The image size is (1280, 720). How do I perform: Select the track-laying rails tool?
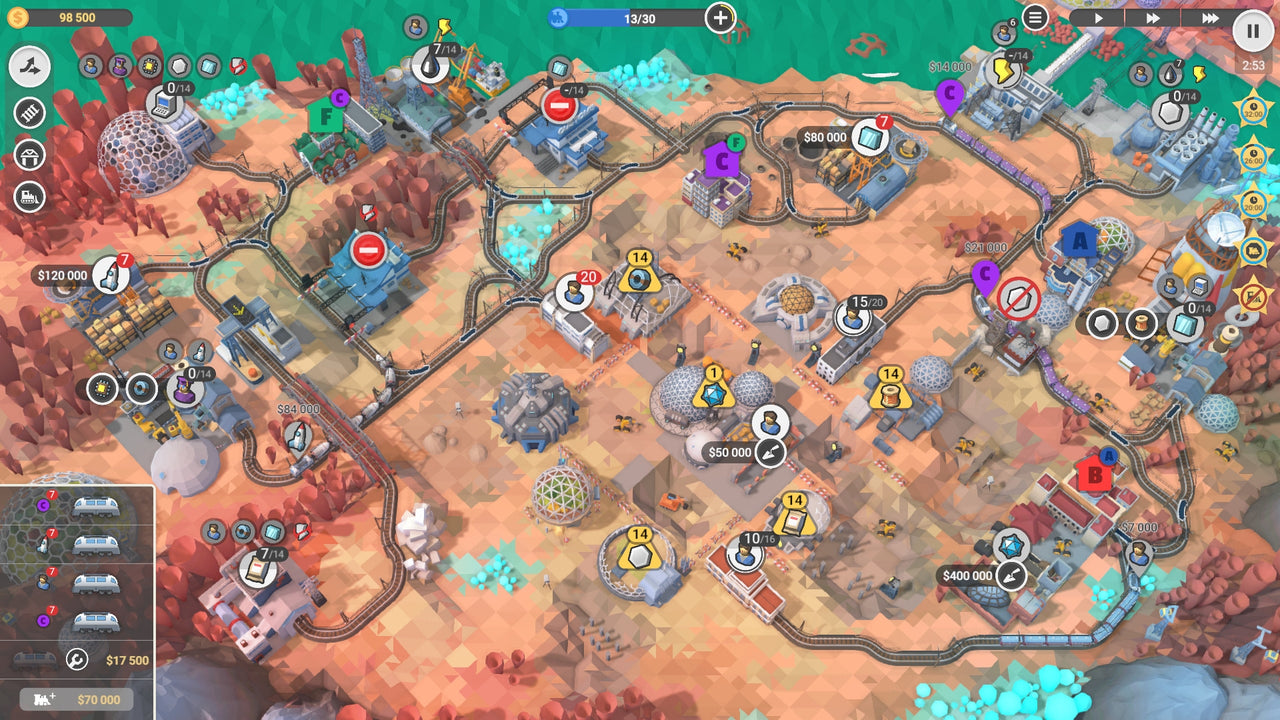pyautogui.click(x=28, y=111)
